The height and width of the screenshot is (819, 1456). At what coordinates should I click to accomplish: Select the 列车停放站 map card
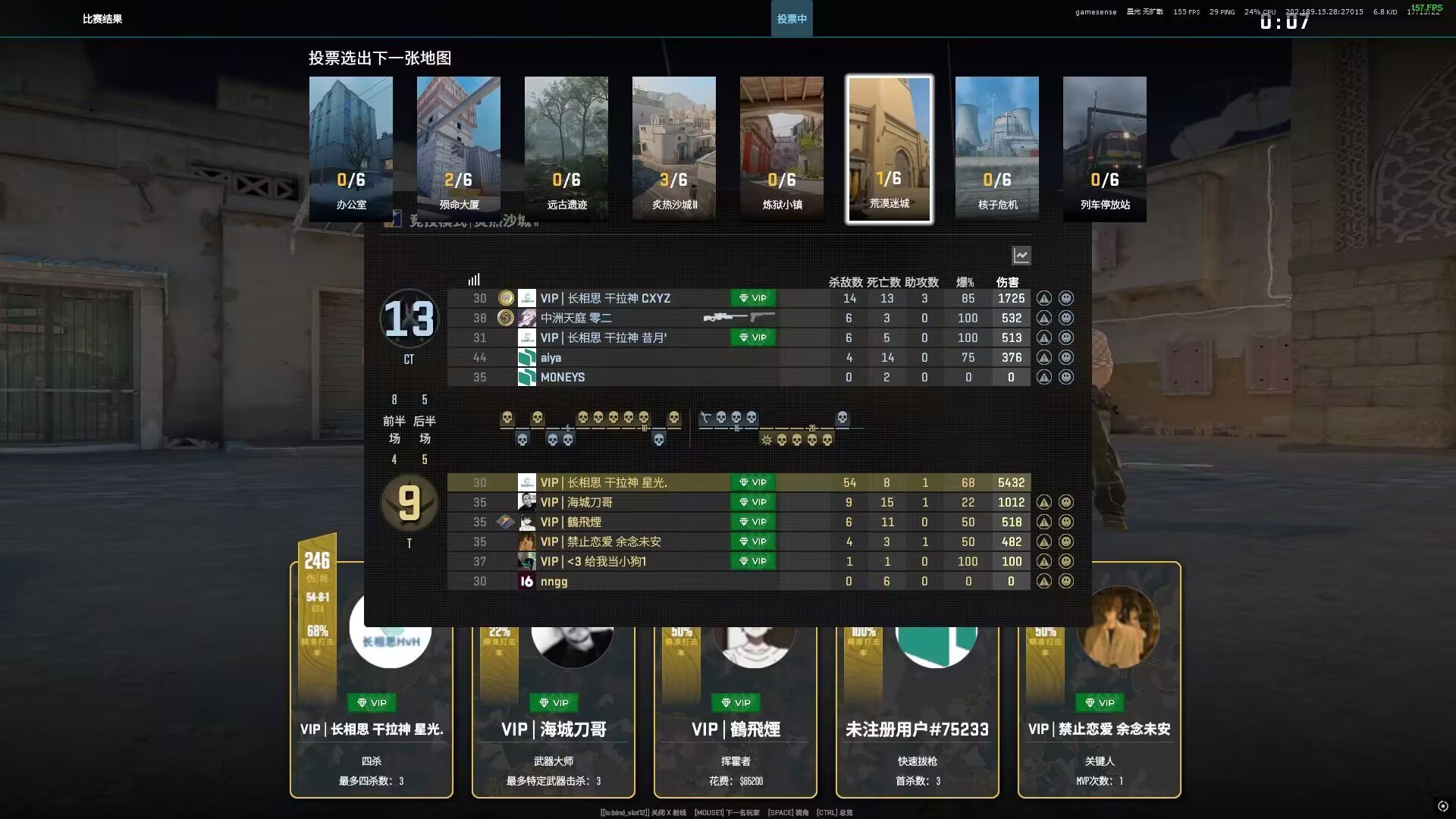[1105, 149]
